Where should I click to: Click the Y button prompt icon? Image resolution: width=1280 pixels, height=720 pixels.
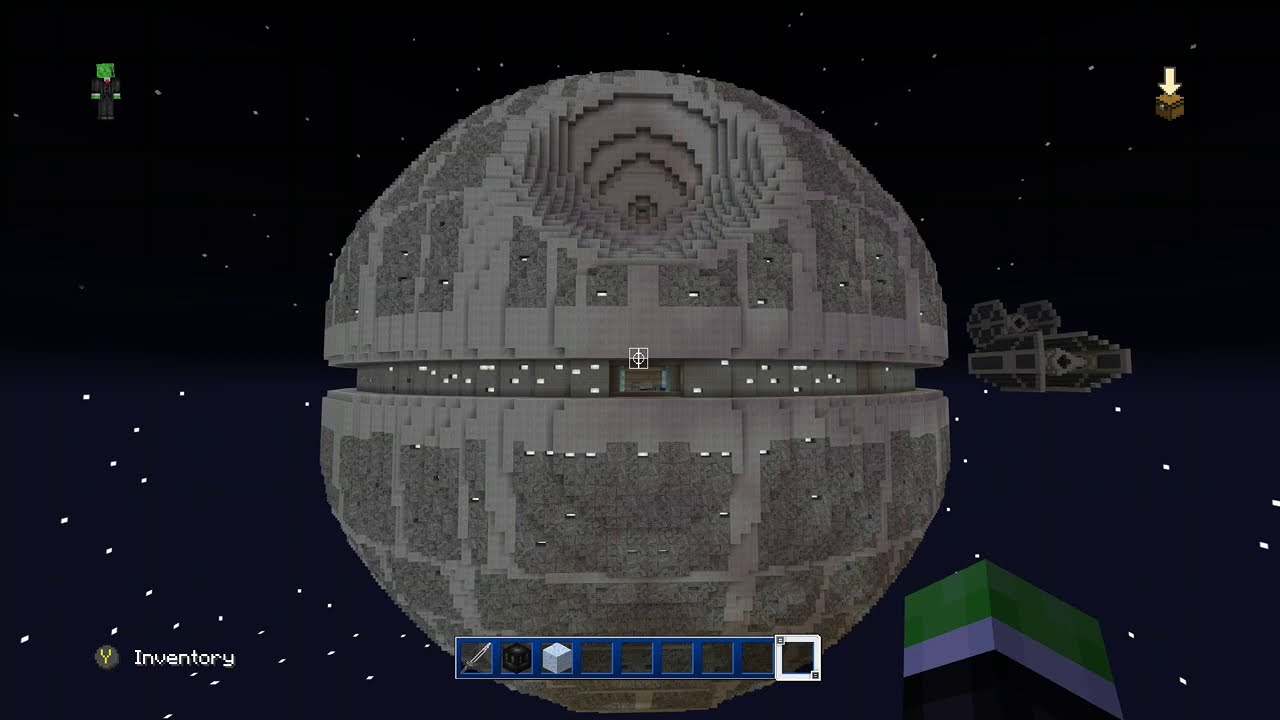(x=106, y=658)
